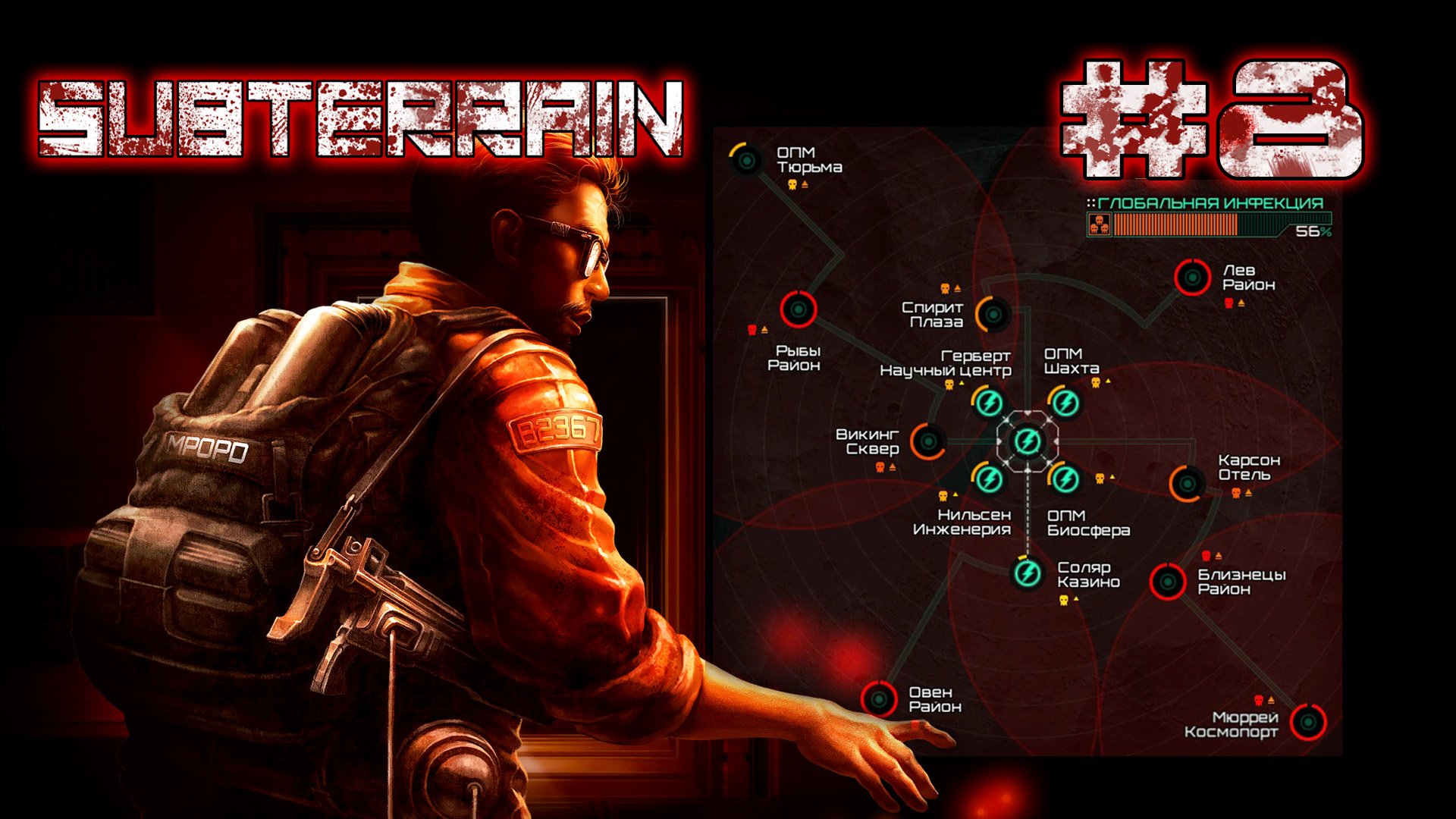Click the skull marker near Карсон Отель
The height and width of the screenshot is (819, 1456).
(1235, 493)
